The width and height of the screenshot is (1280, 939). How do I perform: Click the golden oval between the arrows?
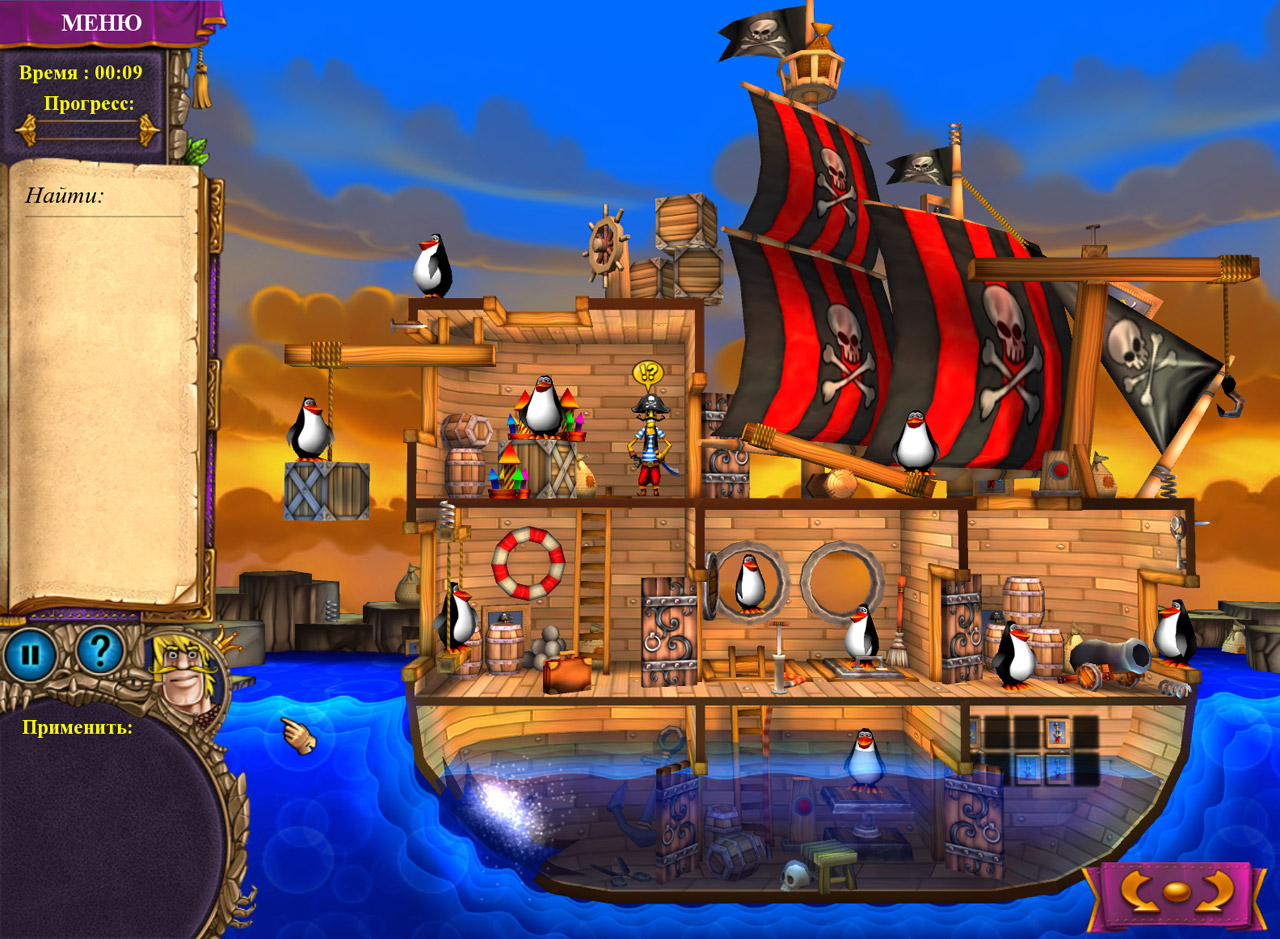click(1178, 892)
